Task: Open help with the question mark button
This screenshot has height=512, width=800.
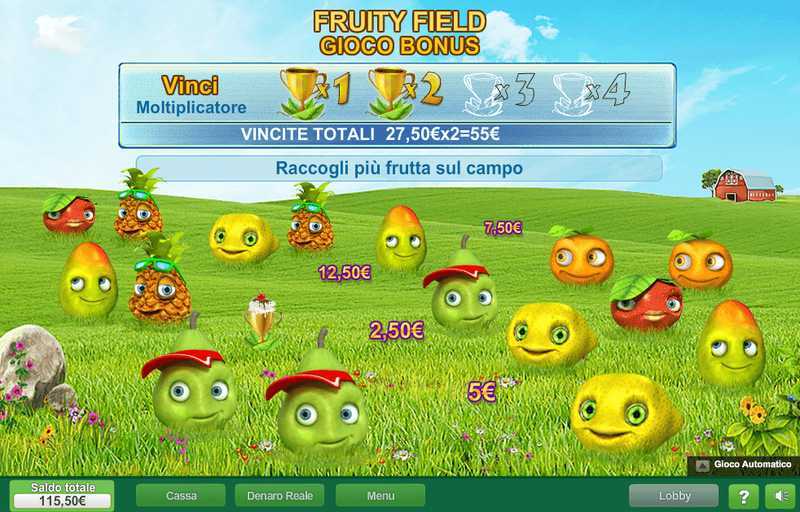Action: click(743, 496)
